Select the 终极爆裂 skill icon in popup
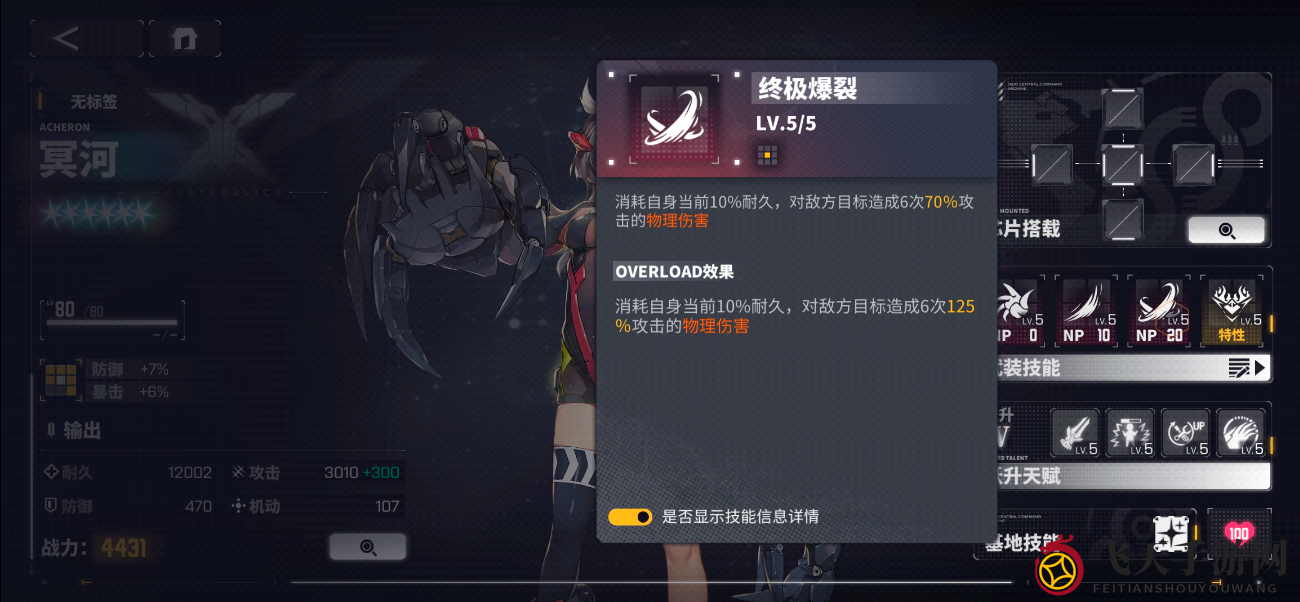Viewport: 1300px width, 602px height. click(674, 118)
